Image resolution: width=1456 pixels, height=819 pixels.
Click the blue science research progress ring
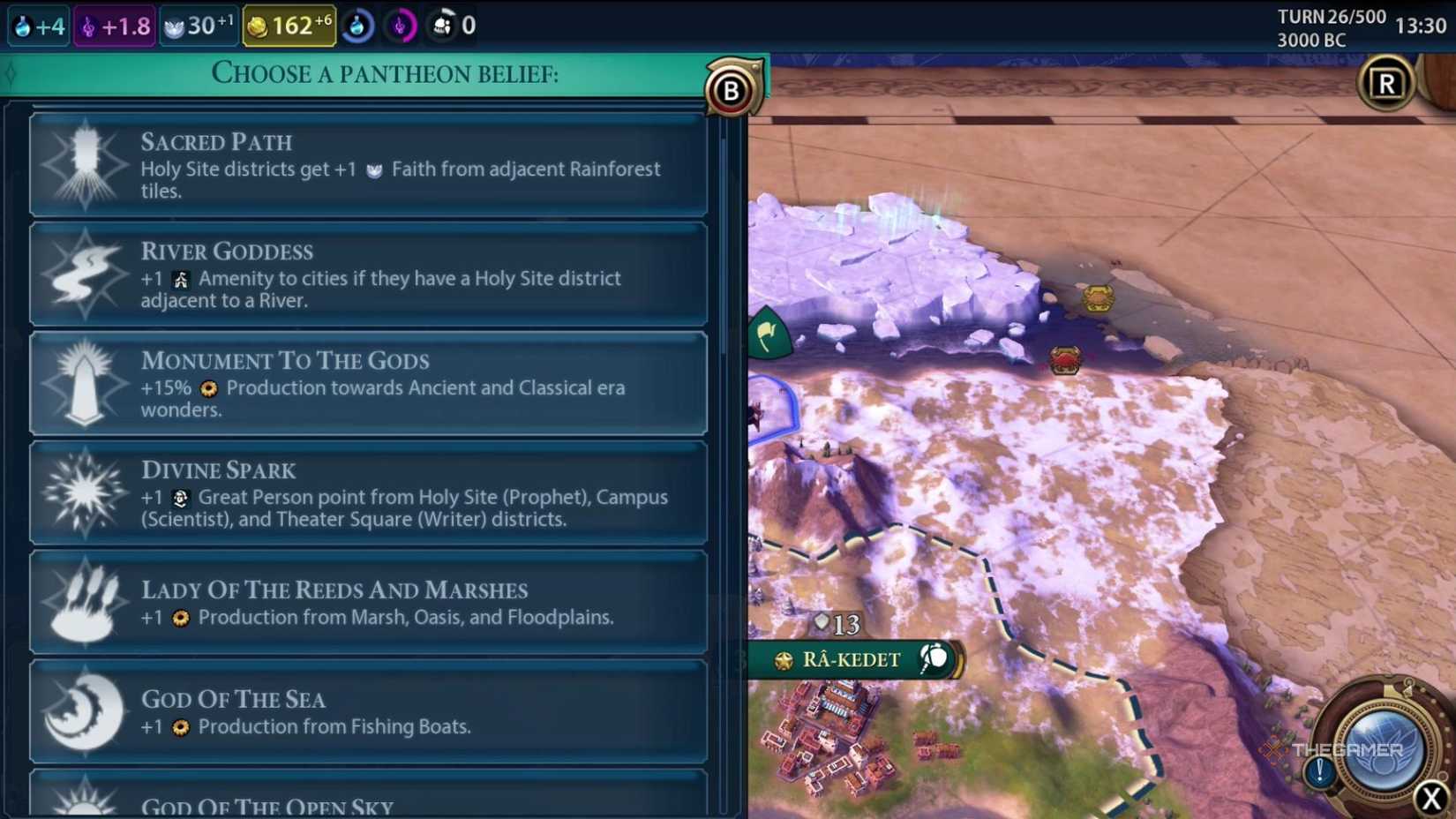tap(357, 25)
